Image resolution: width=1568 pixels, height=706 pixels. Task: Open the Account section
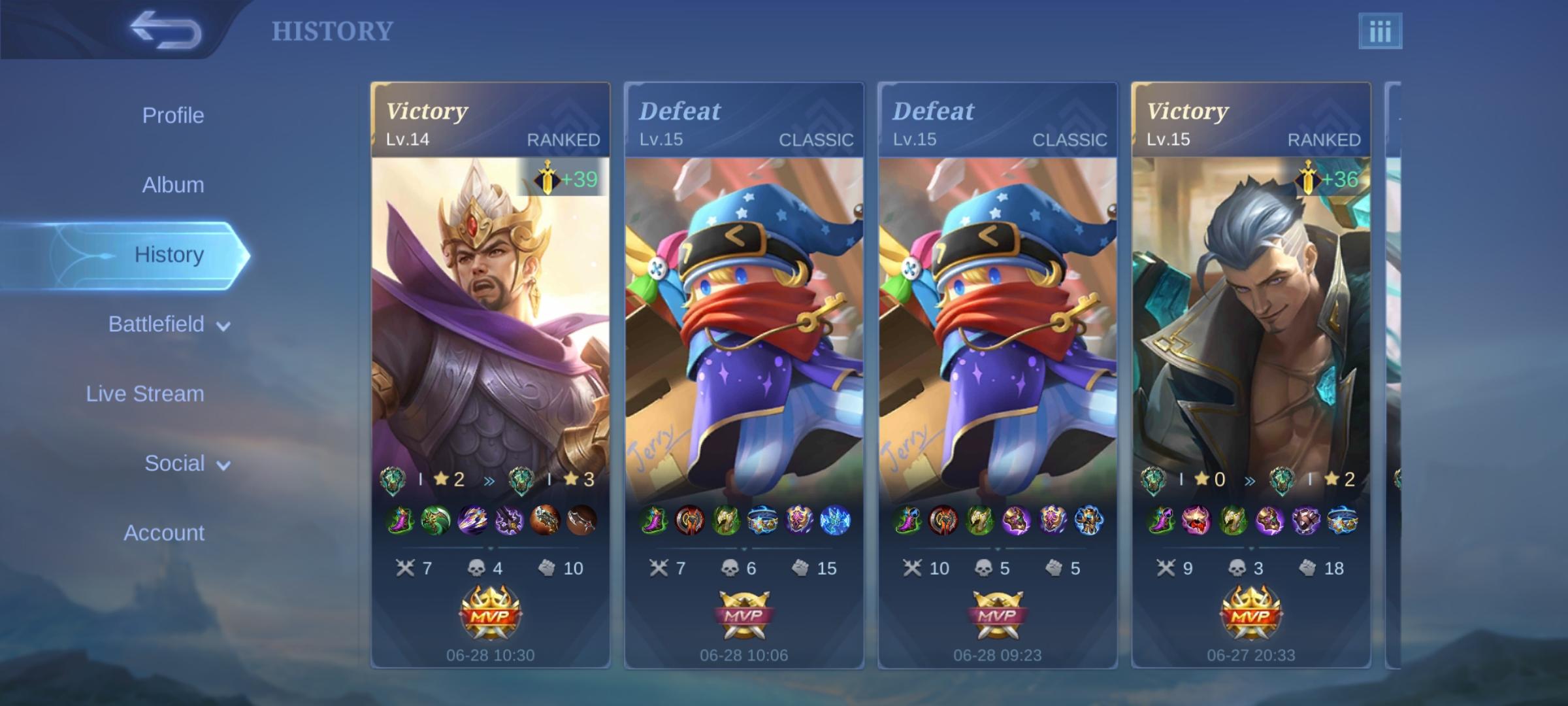coord(163,533)
